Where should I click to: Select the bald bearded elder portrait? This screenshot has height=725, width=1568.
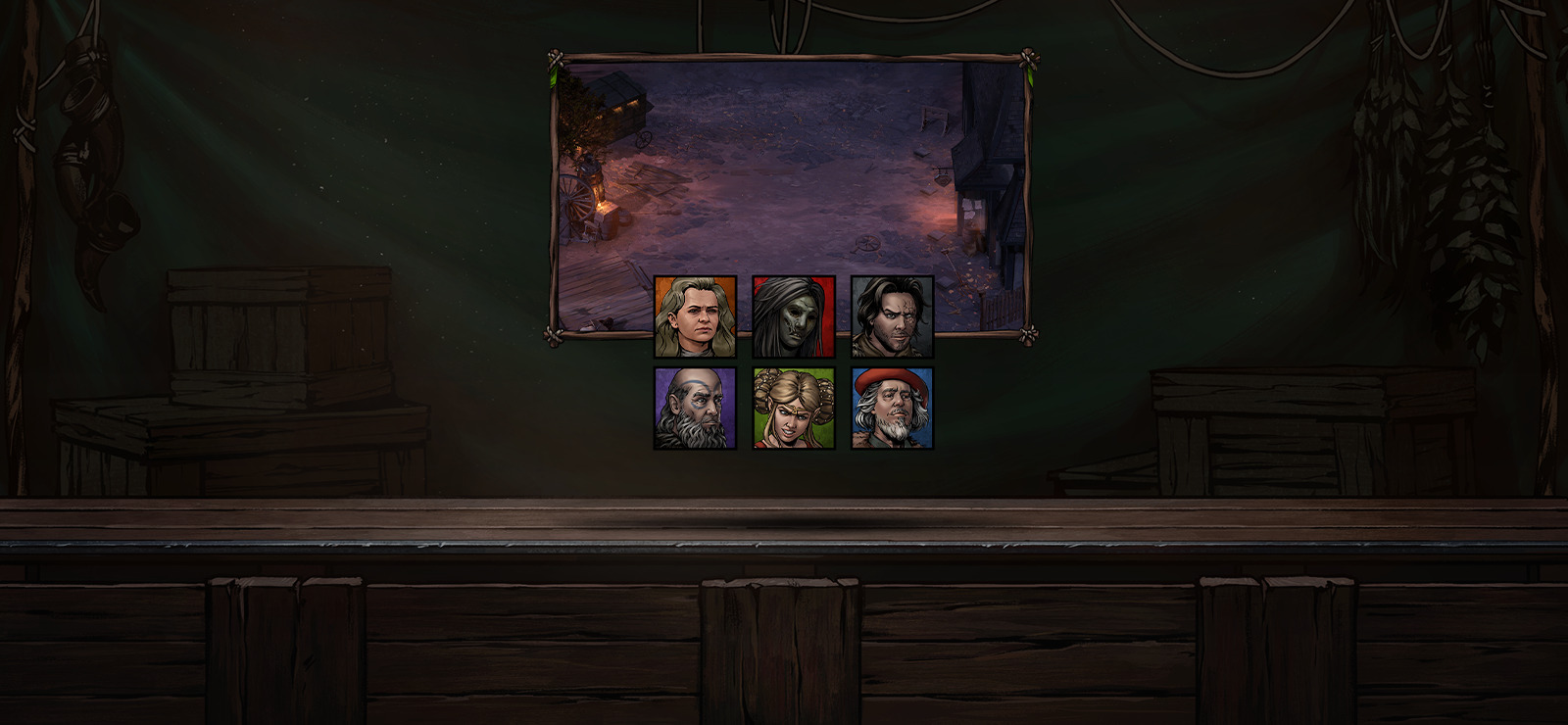pos(695,409)
